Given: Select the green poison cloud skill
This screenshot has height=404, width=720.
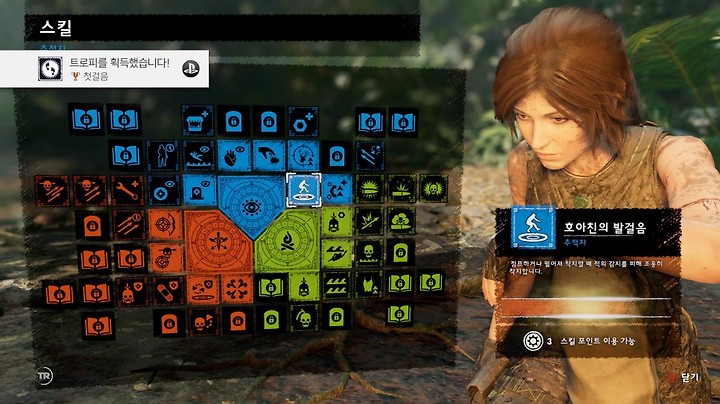Looking at the screenshot, I should [x=401, y=222].
